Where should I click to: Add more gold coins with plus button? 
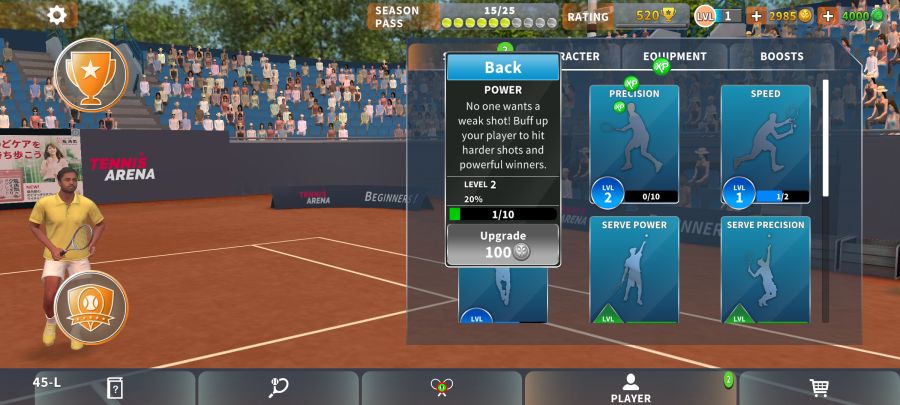coord(756,16)
